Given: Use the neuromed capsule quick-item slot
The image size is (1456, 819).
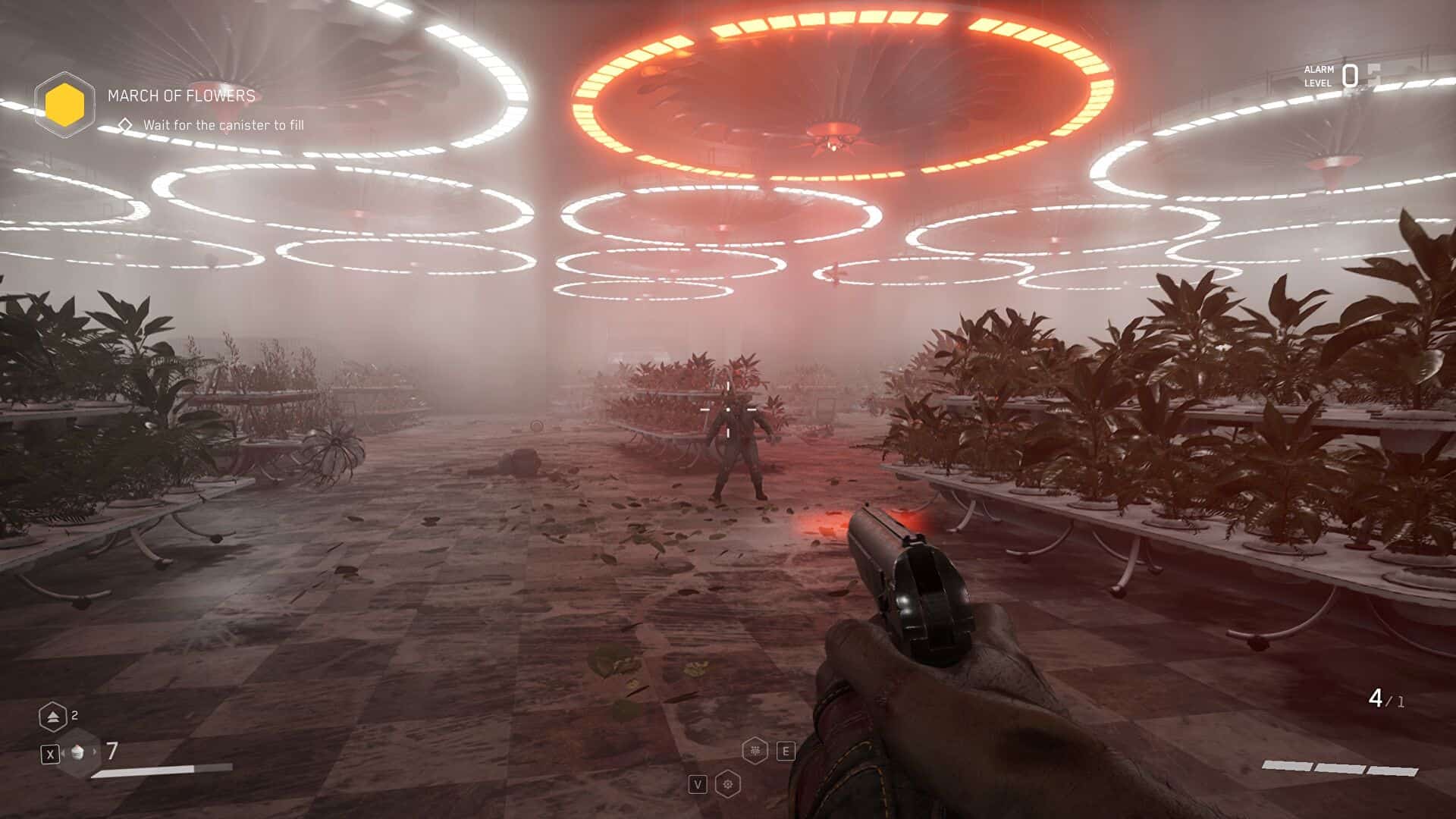Looking at the screenshot, I should (x=77, y=753).
